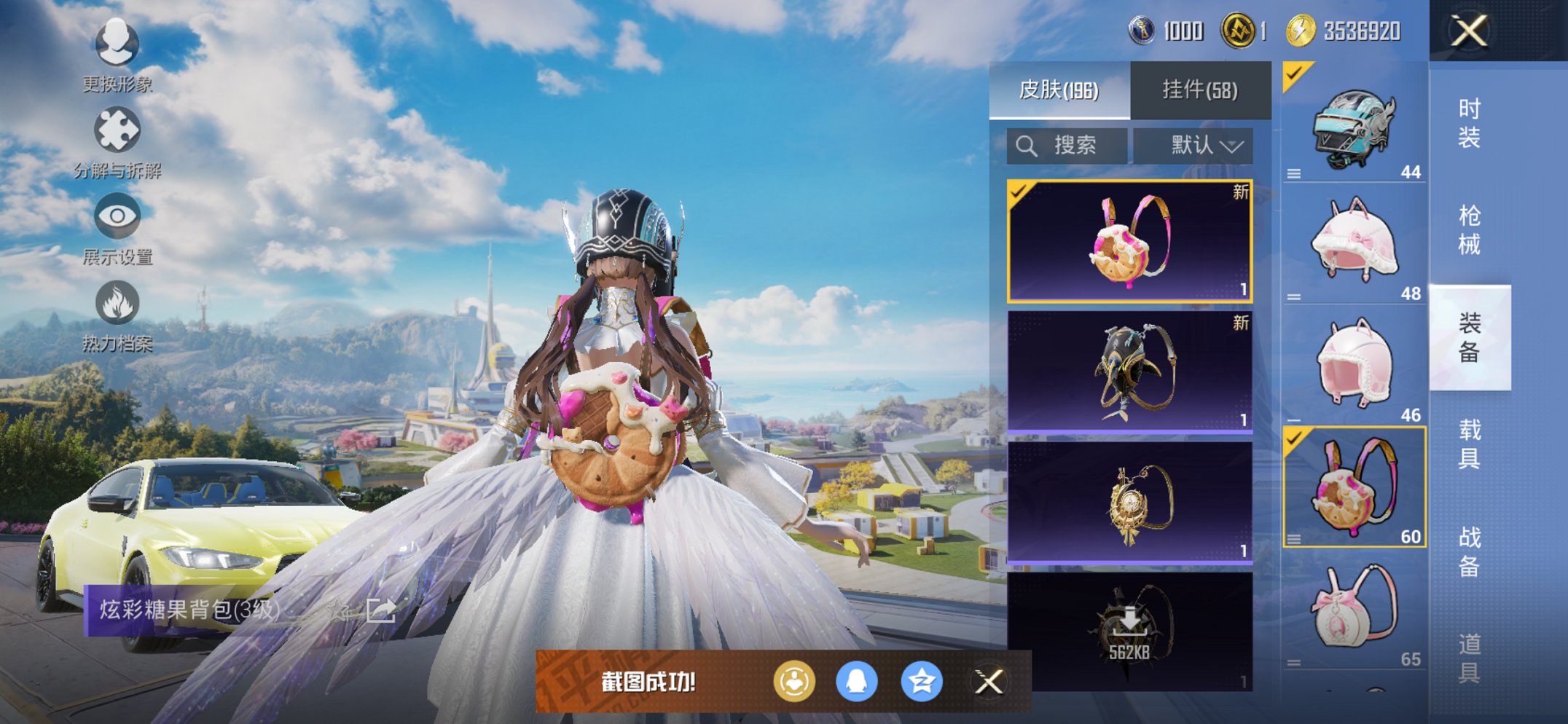Share the screenshot via the QQ penguin icon
The height and width of the screenshot is (724, 1568).
click(857, 682)
